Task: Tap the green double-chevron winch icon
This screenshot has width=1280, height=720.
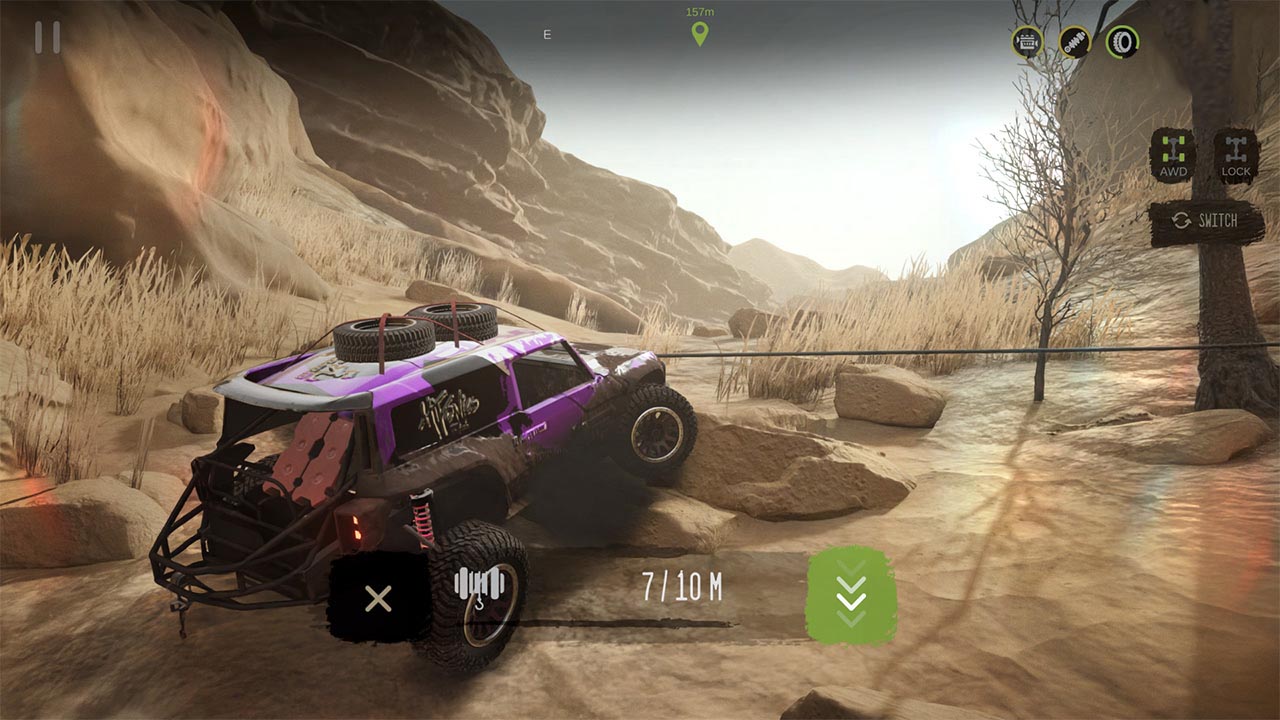Action: click(853, 598)
